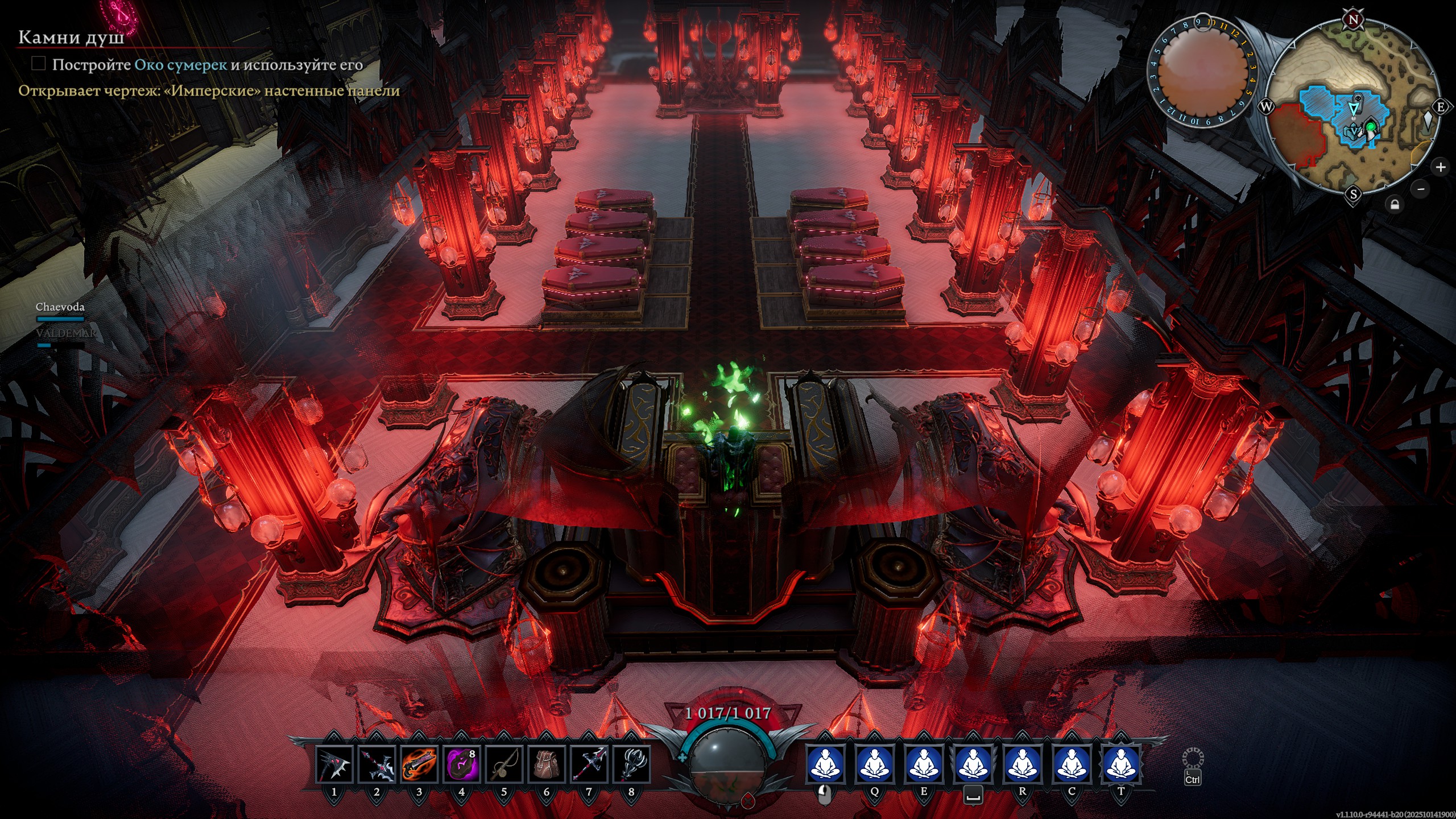Toggle the minimap lock button
The image size is (1456, 819).
[1395, 204]
